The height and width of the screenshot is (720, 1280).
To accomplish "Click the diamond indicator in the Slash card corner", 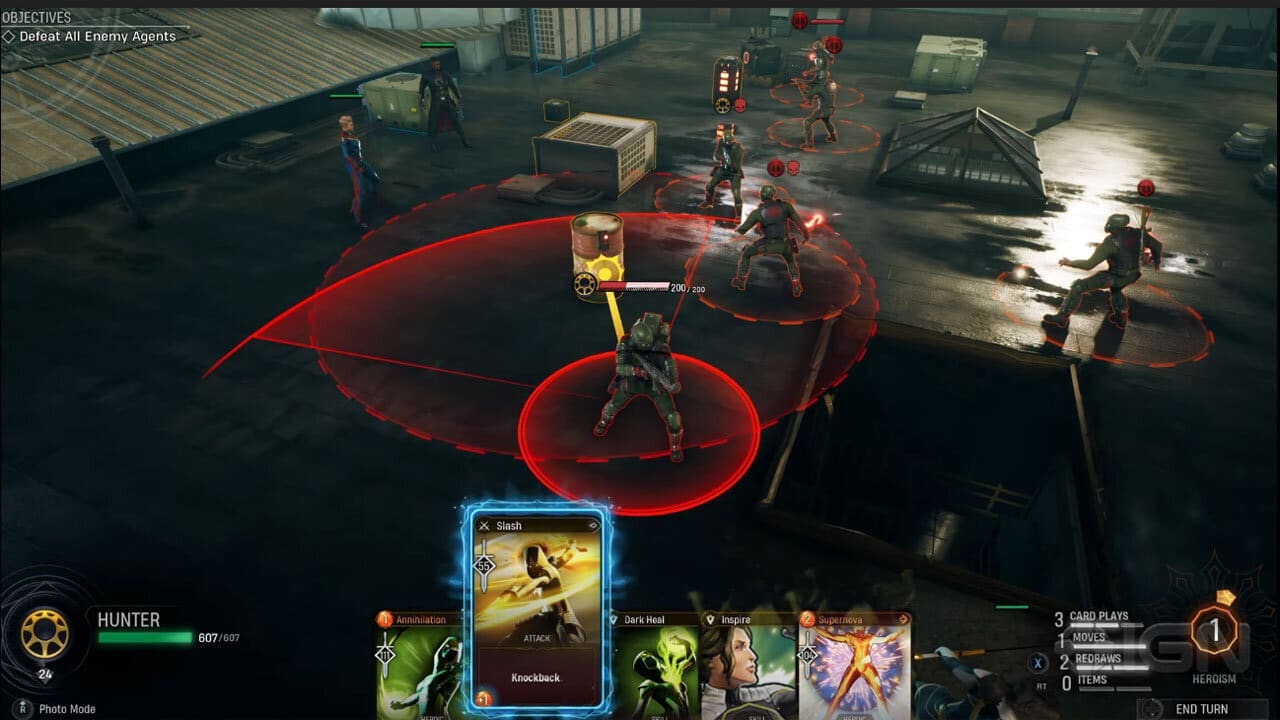I will click(x=594, y=526).
